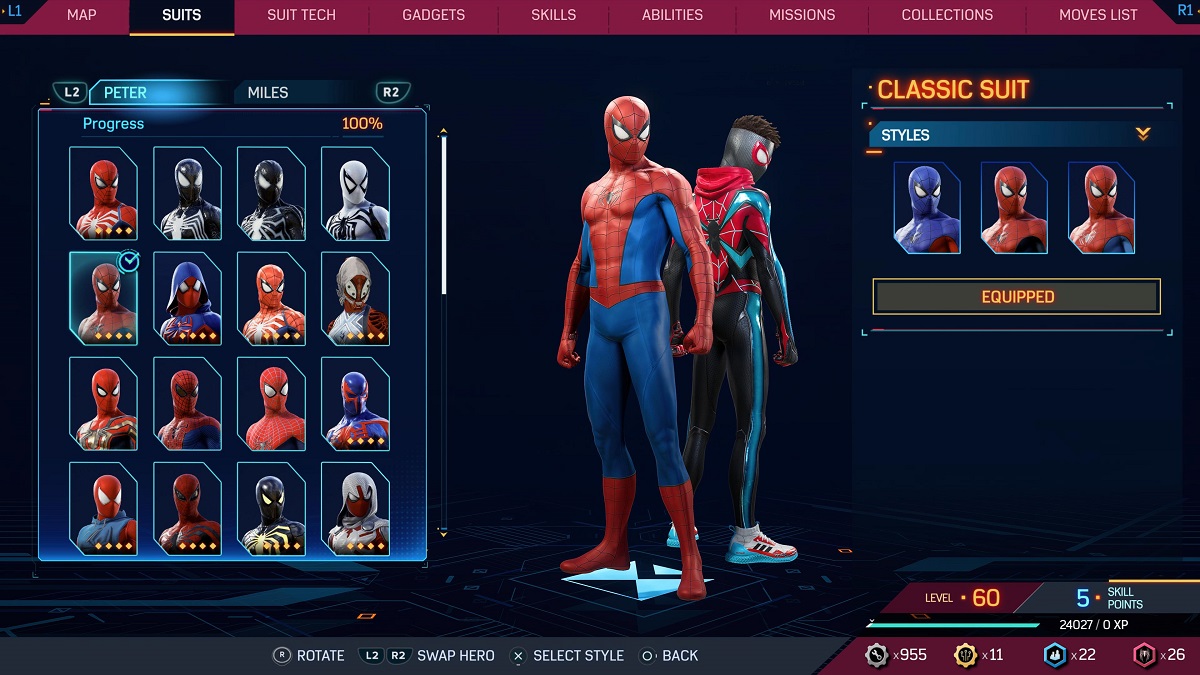
Task: Switch hero to Miles
Action: point(268,92)
